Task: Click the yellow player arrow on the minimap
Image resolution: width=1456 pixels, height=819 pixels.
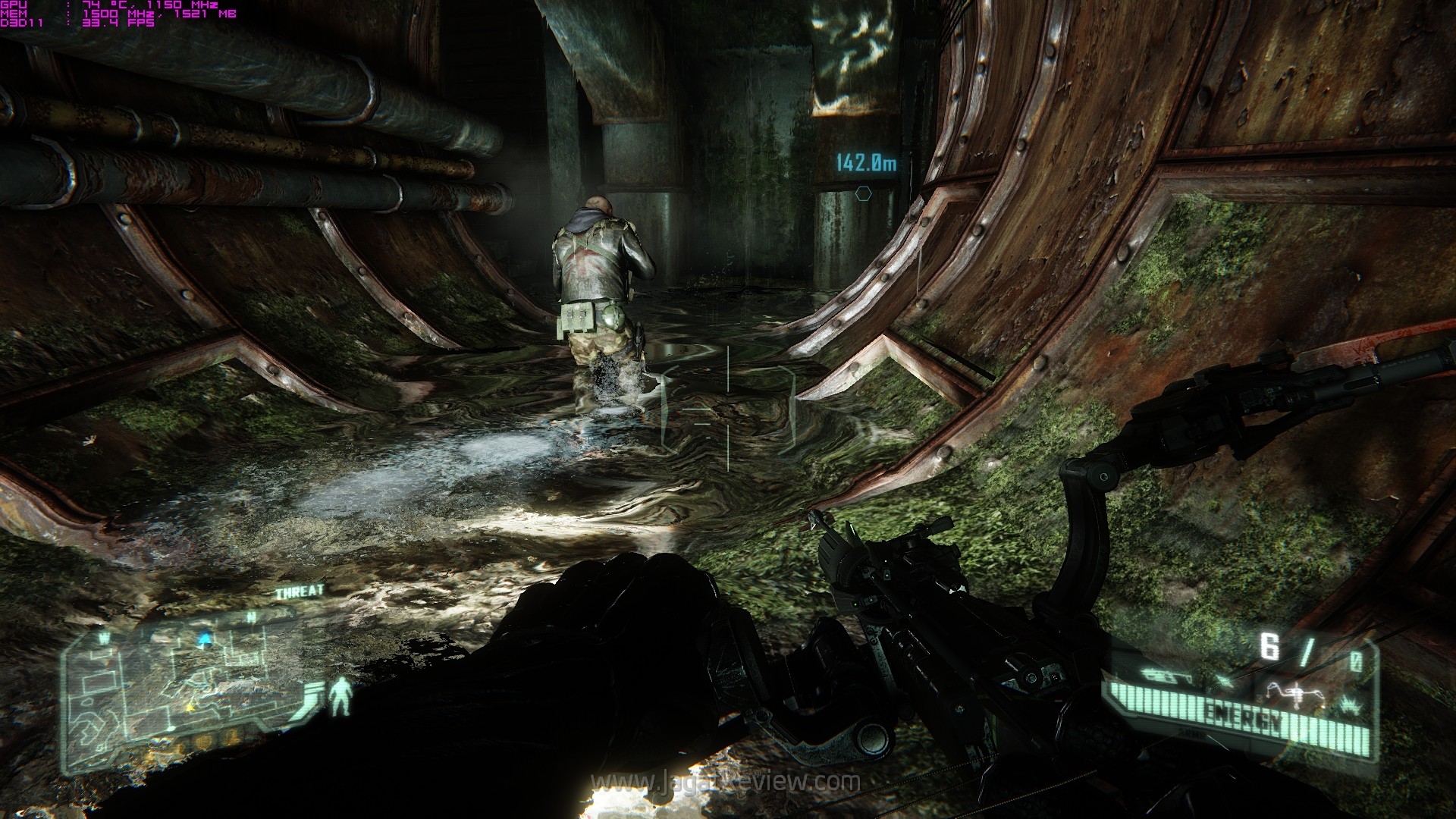Action: (190, 706)
